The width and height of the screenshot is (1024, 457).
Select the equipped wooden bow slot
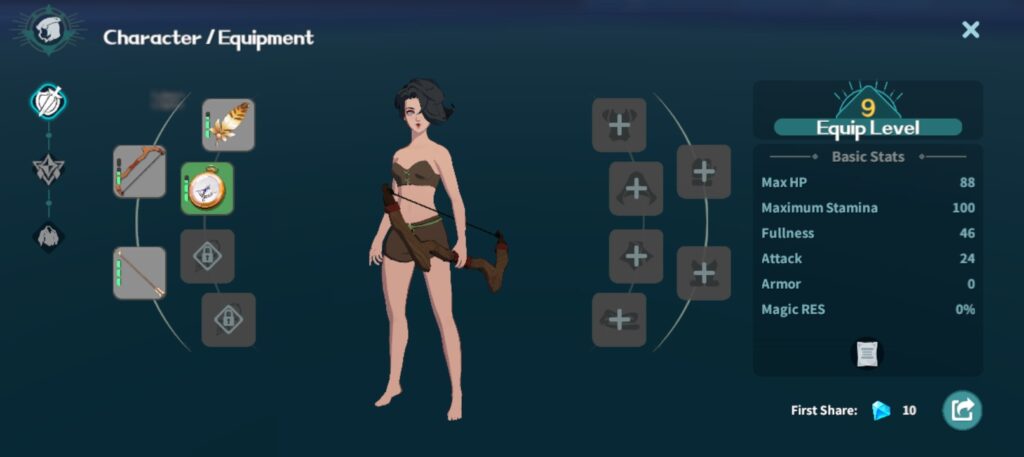point(139,172)
